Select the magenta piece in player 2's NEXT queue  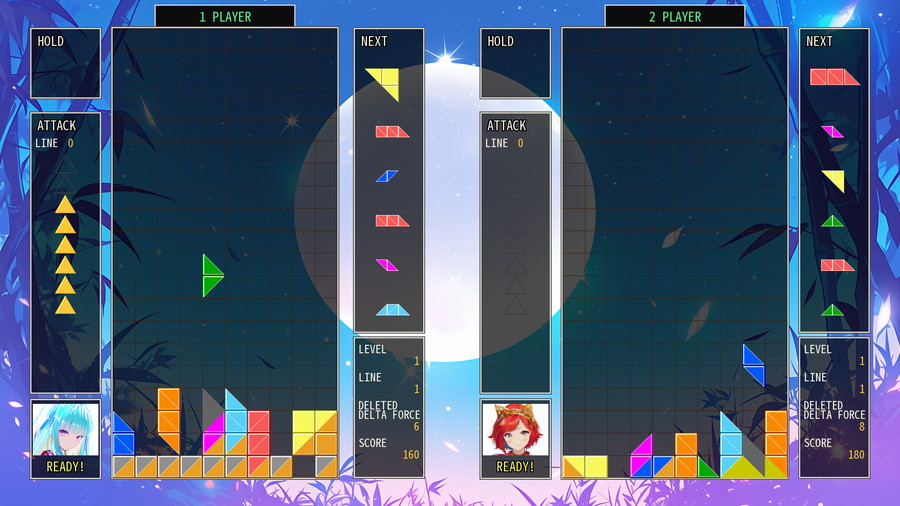pos(833,131)
